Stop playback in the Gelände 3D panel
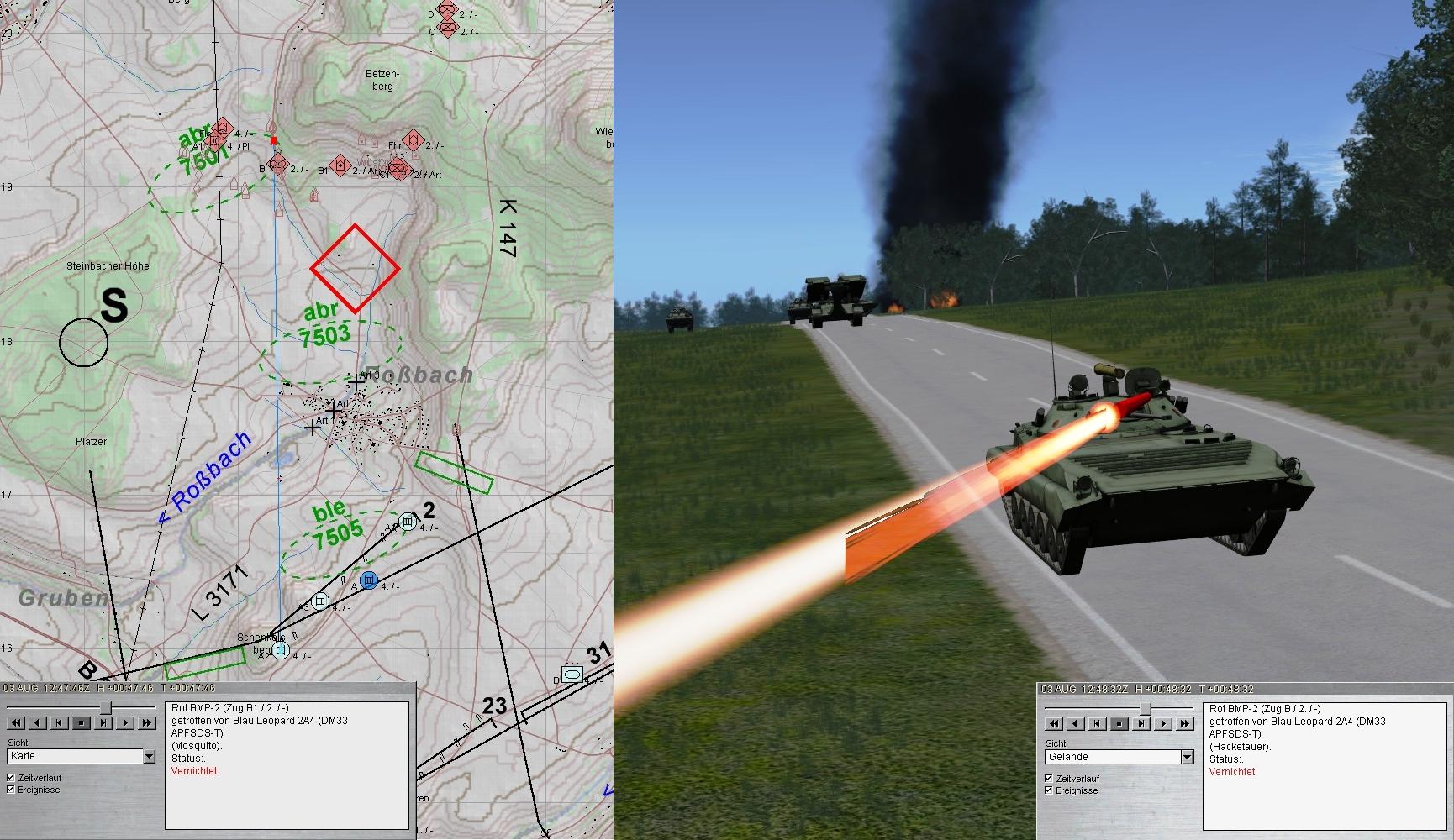1454x840 pixels. click(x=1119, y=723)
